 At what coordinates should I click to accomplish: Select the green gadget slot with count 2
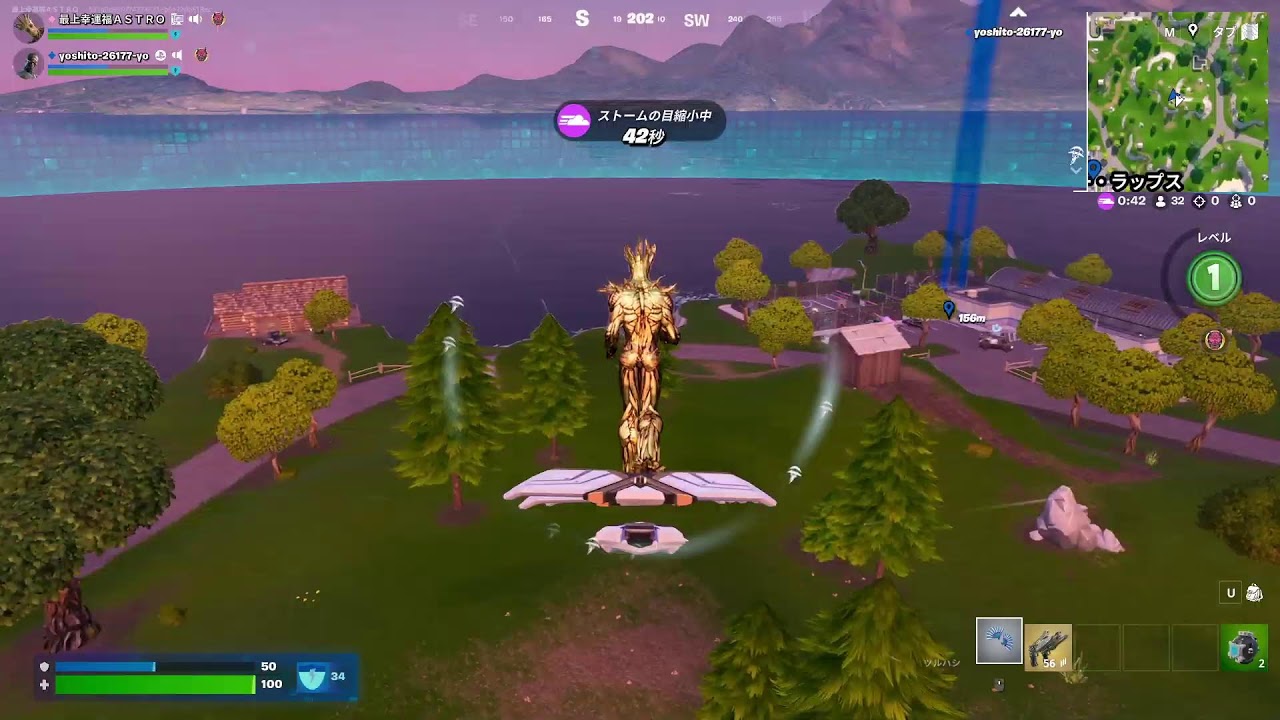click(1244, 647)
